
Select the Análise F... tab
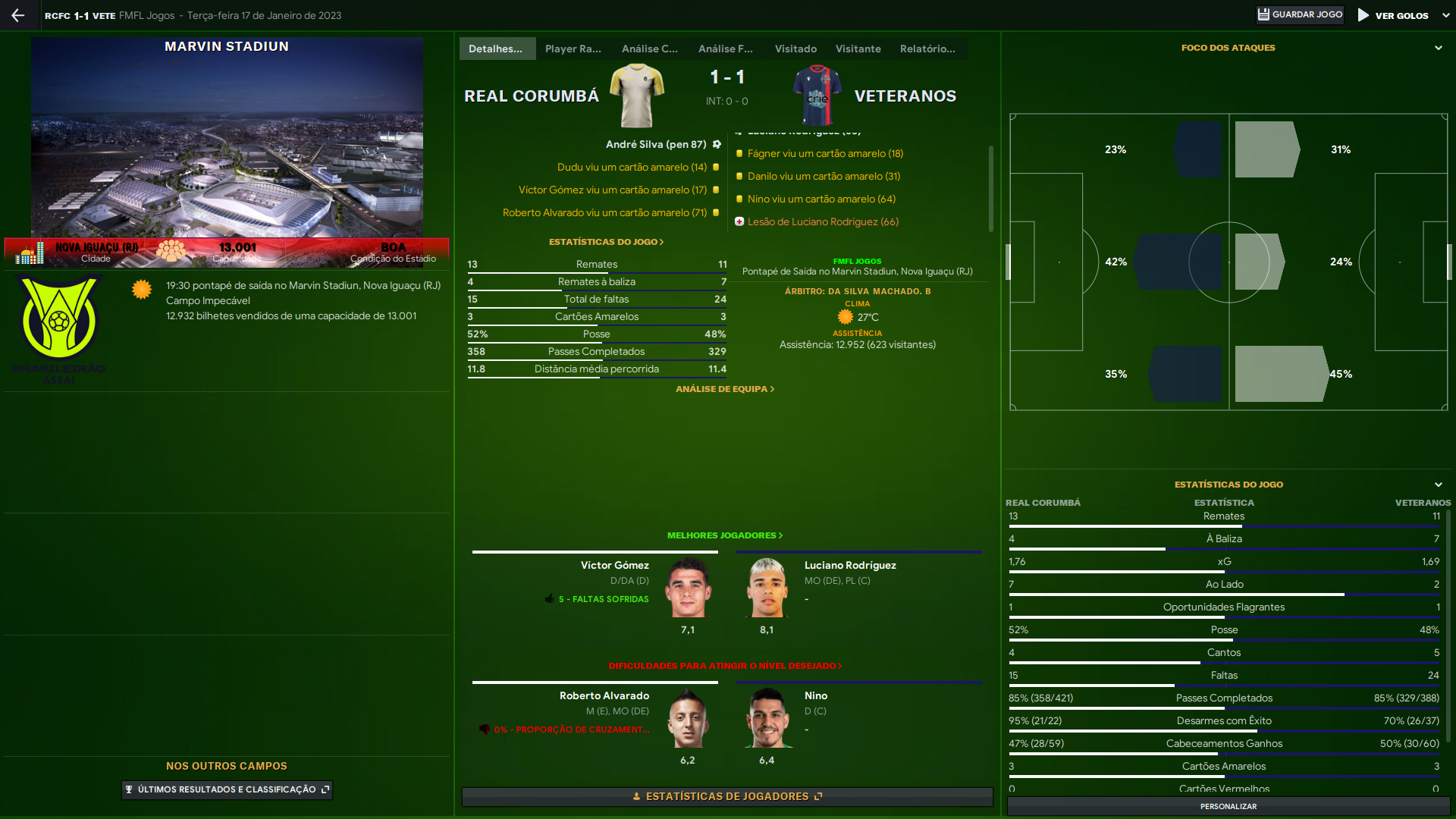(x=725, y=49)
